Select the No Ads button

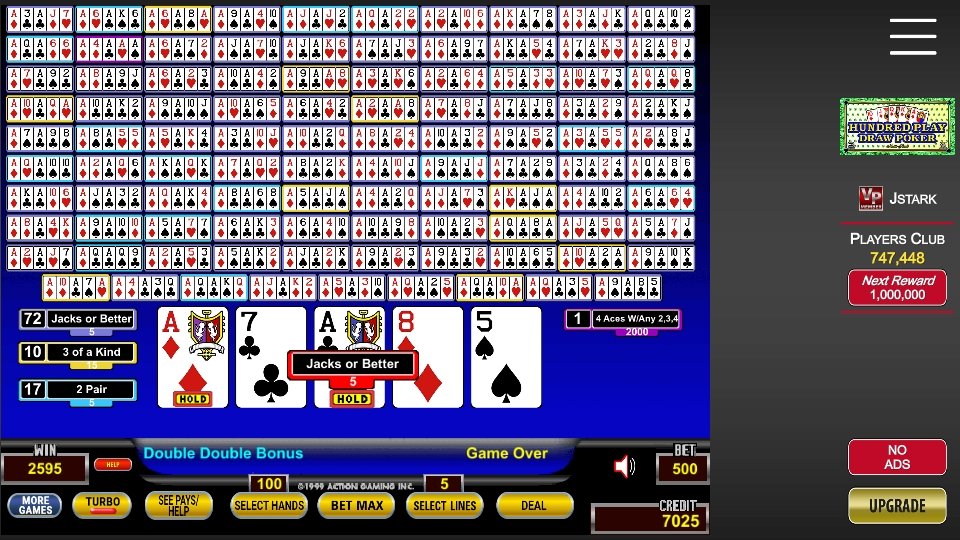pyautogui.click(x=896, y=457)
